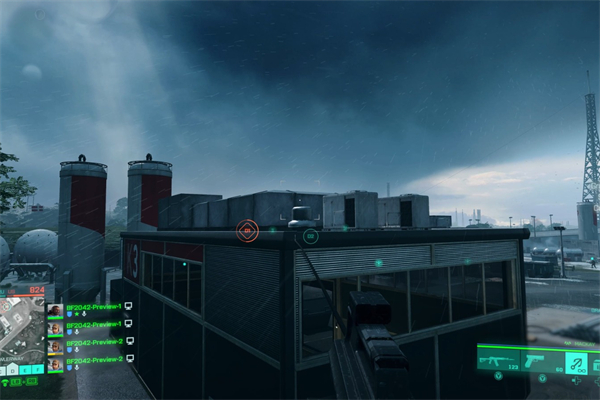Select the starred squad leader BF2042-Preview-1 row
600x400 pixels.
coord(92,309)
